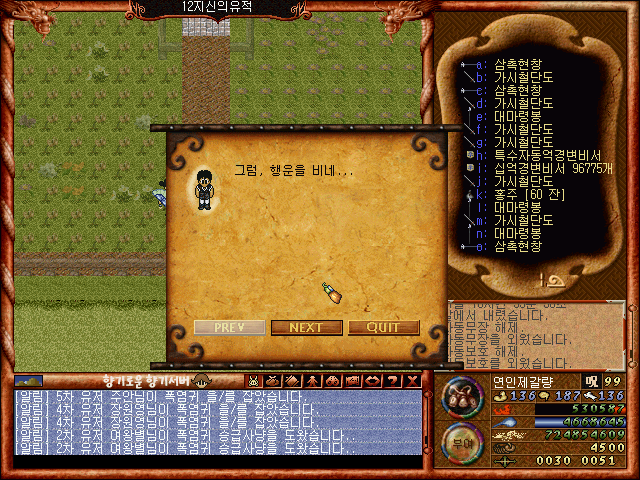The image size is (640, 480).
Task: Select the 삼촉현창 item in row o
Action: coord(517,246)
